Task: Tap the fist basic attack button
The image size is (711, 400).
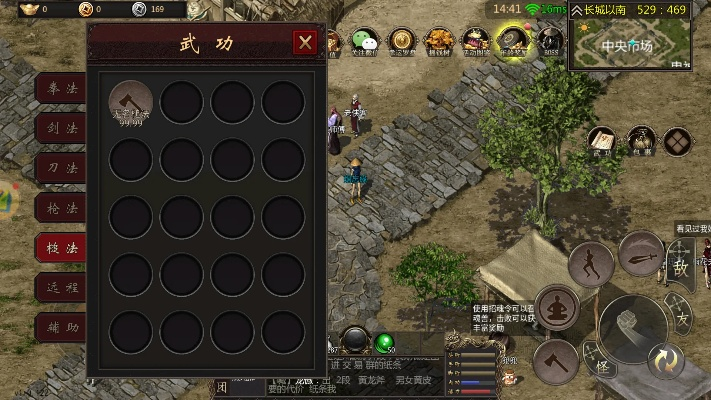Action: coord(631,330)
